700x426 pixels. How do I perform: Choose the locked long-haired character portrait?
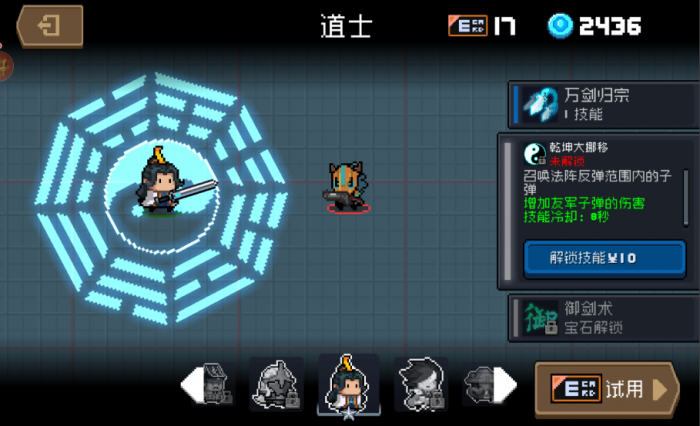tap(420, 384)
